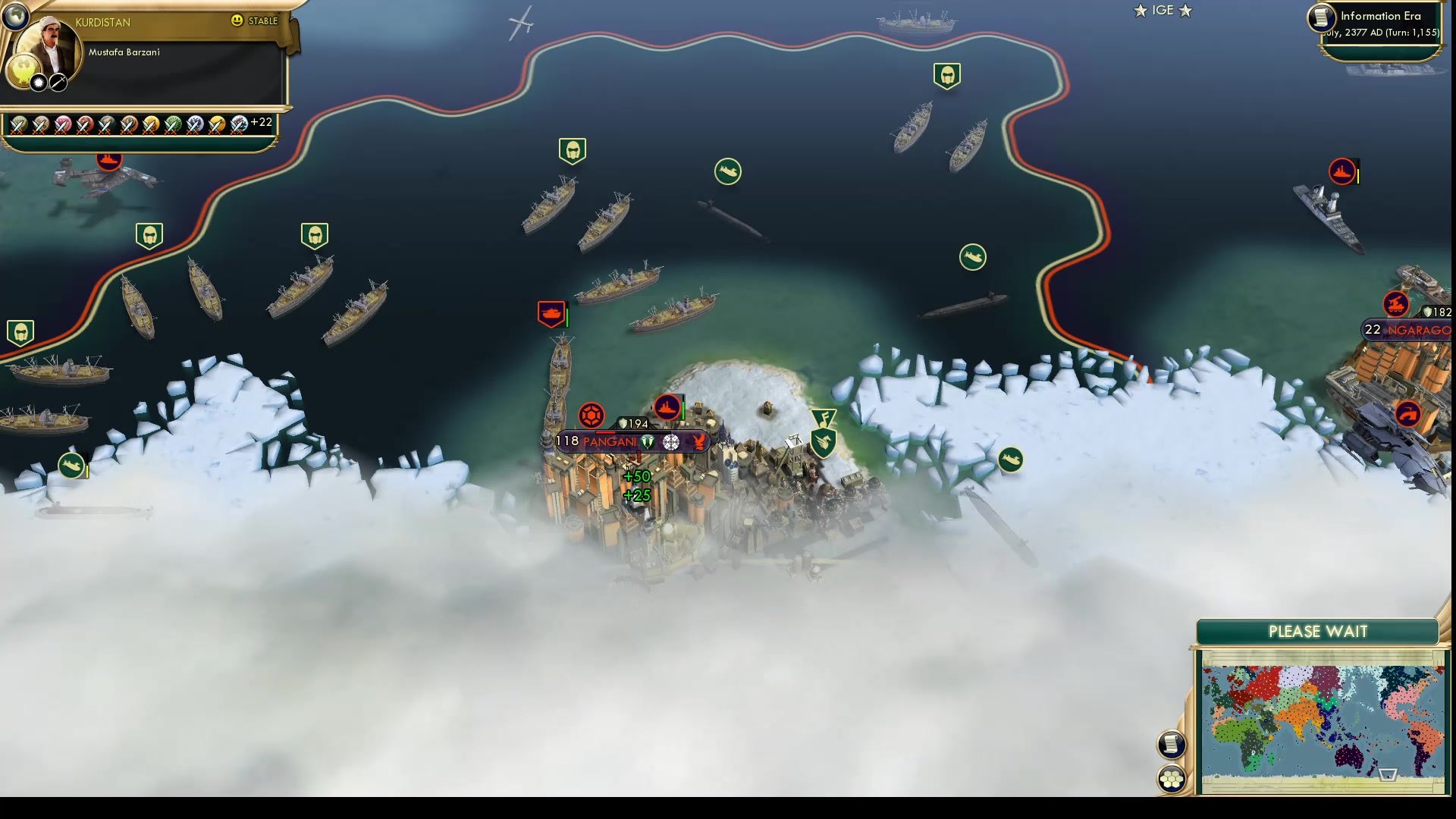Viewport: 1456px width, 819px height.
Task: Open the globe view toggle near leader portrait
Action: [14, 17]
